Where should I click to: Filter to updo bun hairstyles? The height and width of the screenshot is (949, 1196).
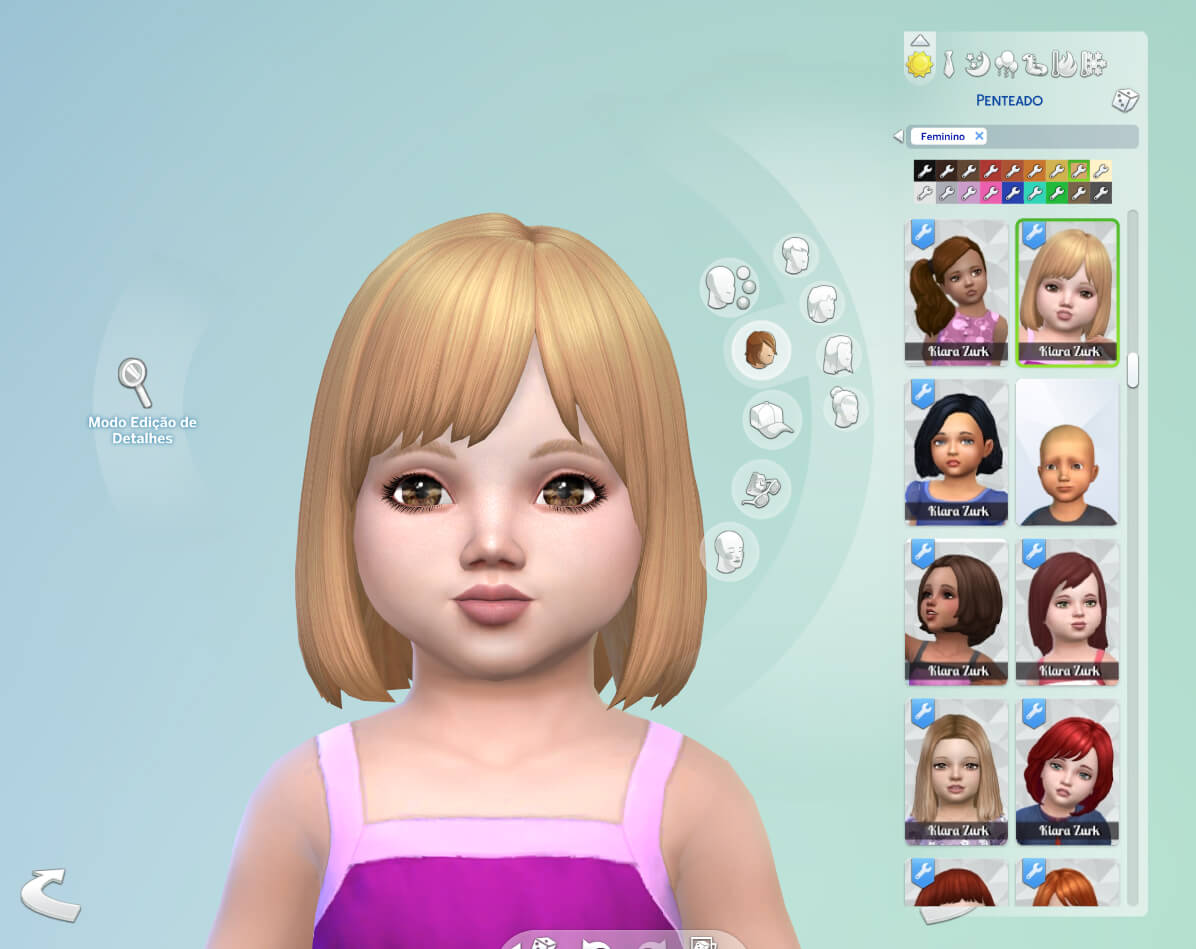point(846,407)
